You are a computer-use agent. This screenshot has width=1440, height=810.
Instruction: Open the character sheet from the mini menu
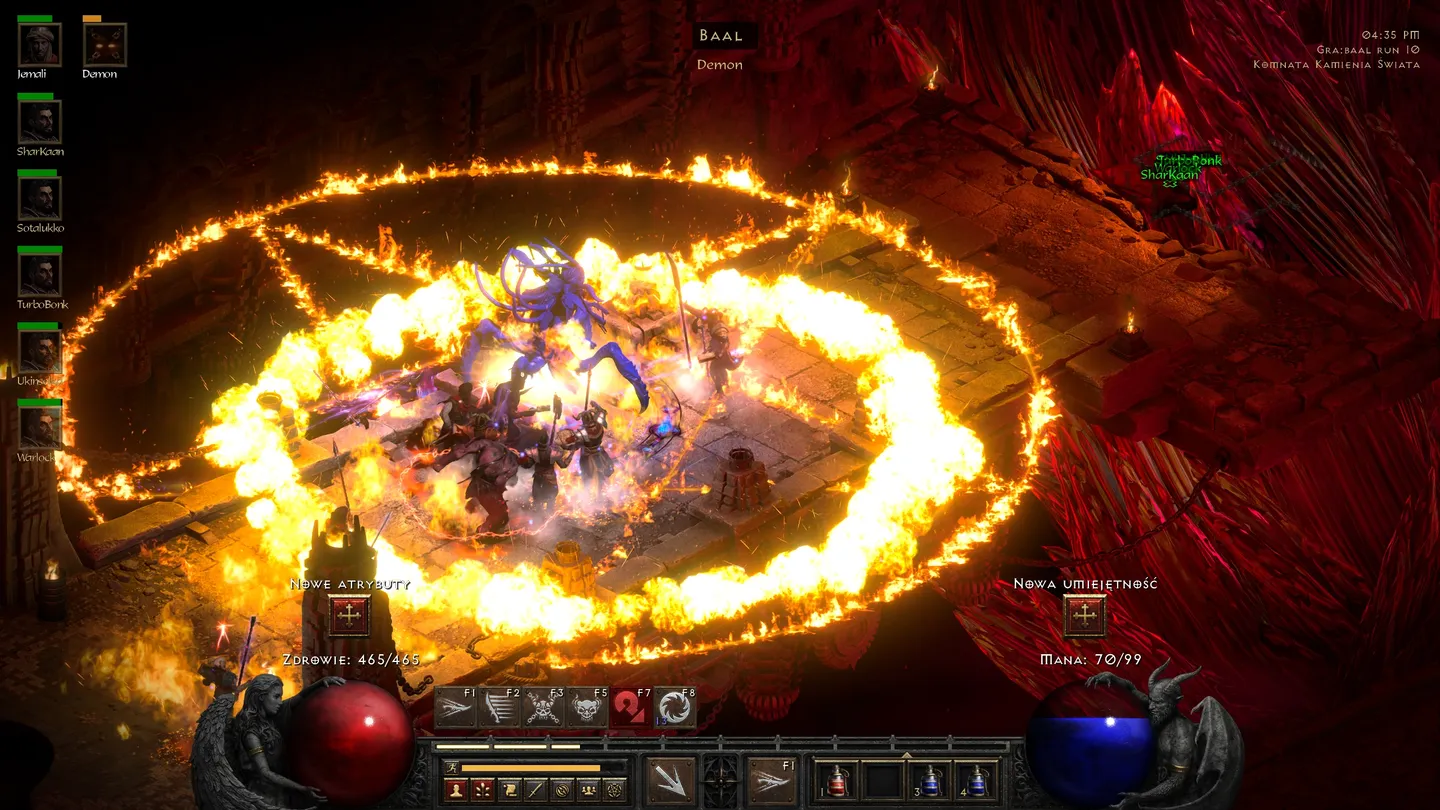457,790
